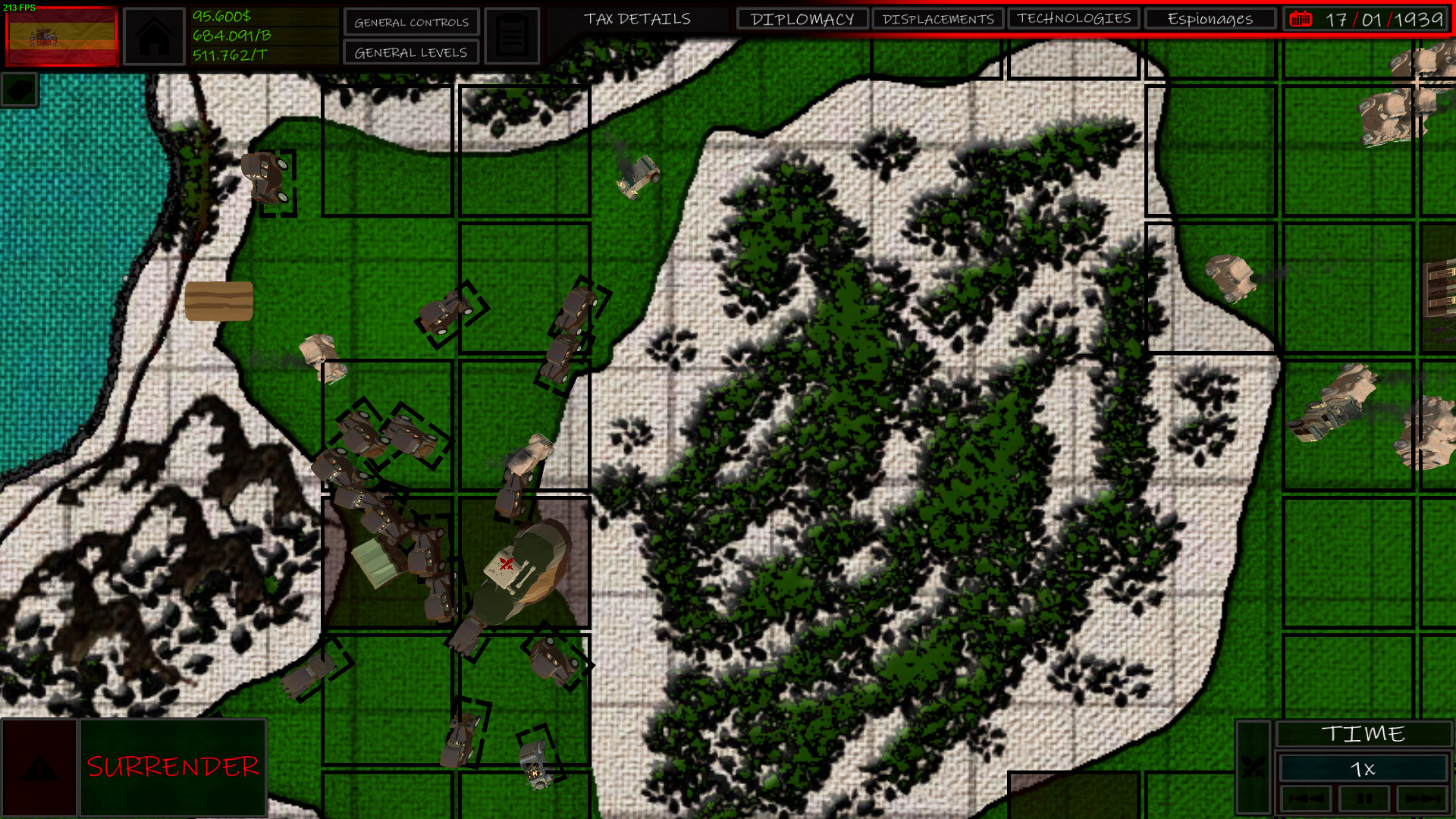Click the 1x speed display field
The width and height of the screenshot is (1456, 819).
click(x=1363, y=767)
